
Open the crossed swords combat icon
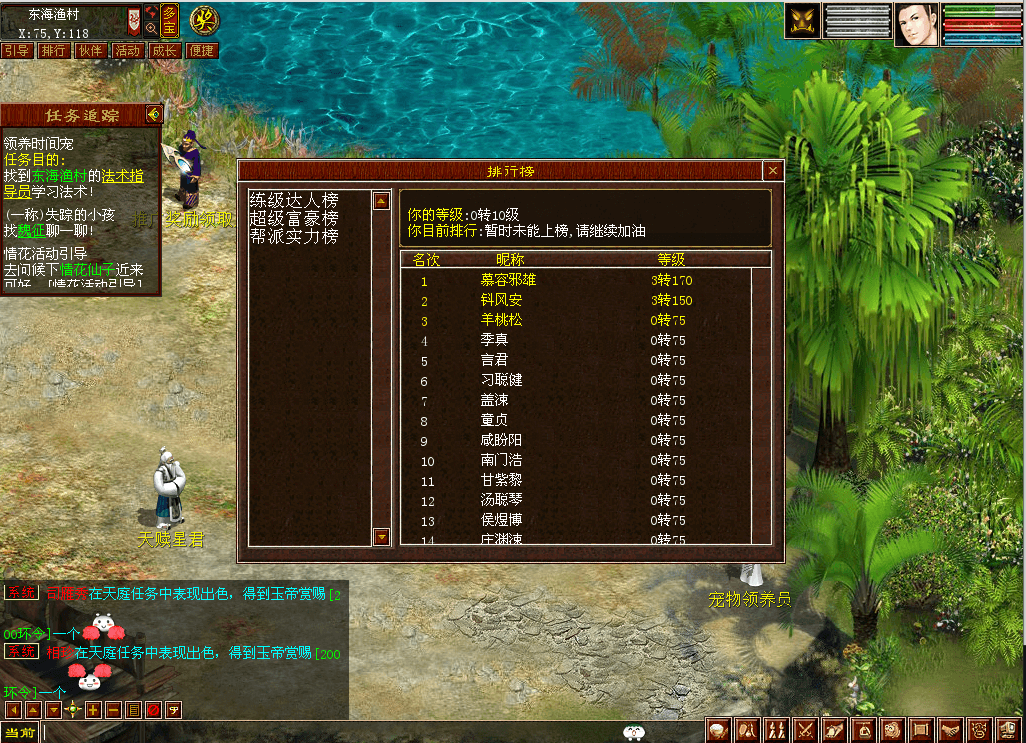click(x=805, y=731)
